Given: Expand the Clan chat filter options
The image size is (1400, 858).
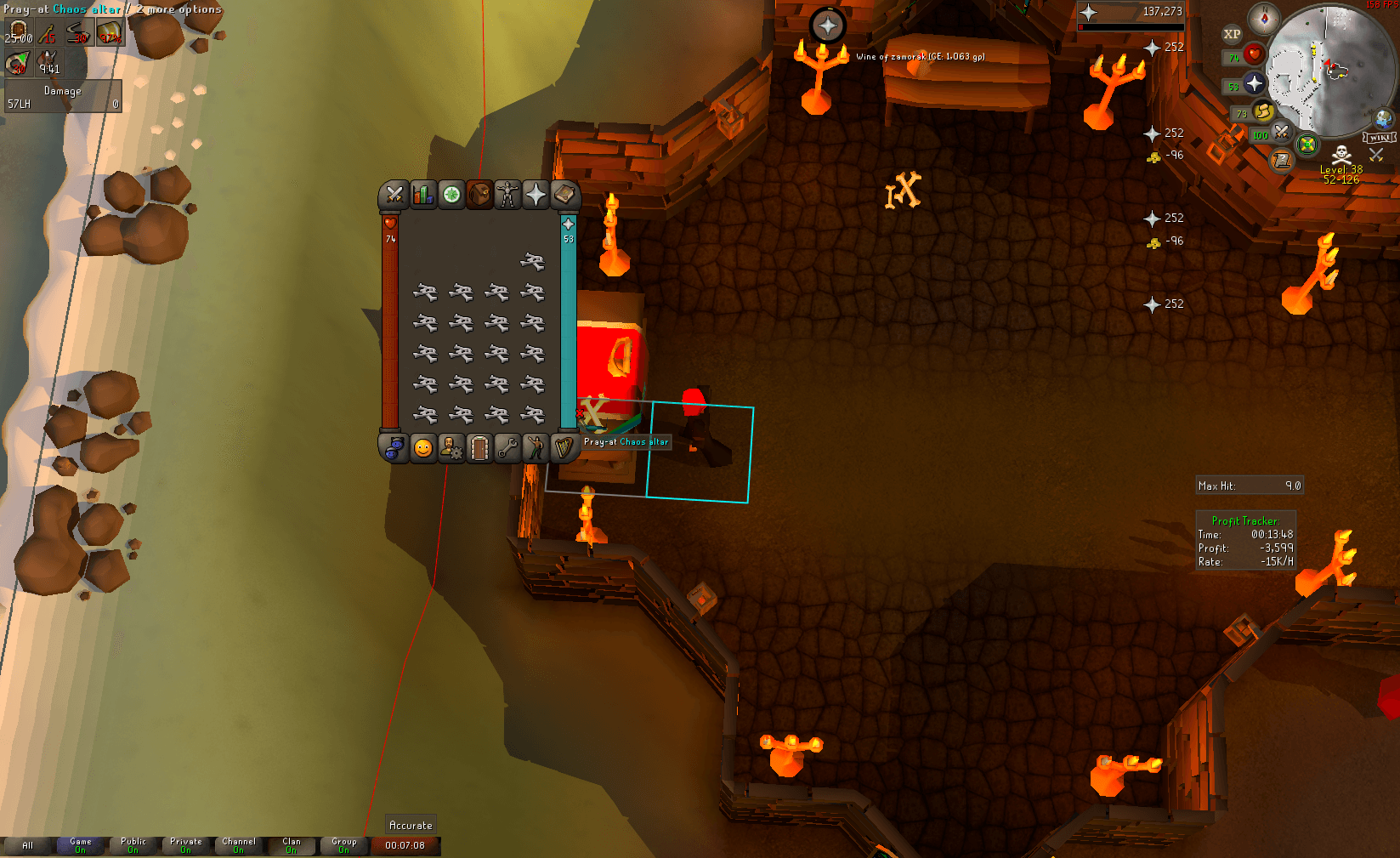Looking at the screenshot, I should pyautogui.click(x=292, y=843).
